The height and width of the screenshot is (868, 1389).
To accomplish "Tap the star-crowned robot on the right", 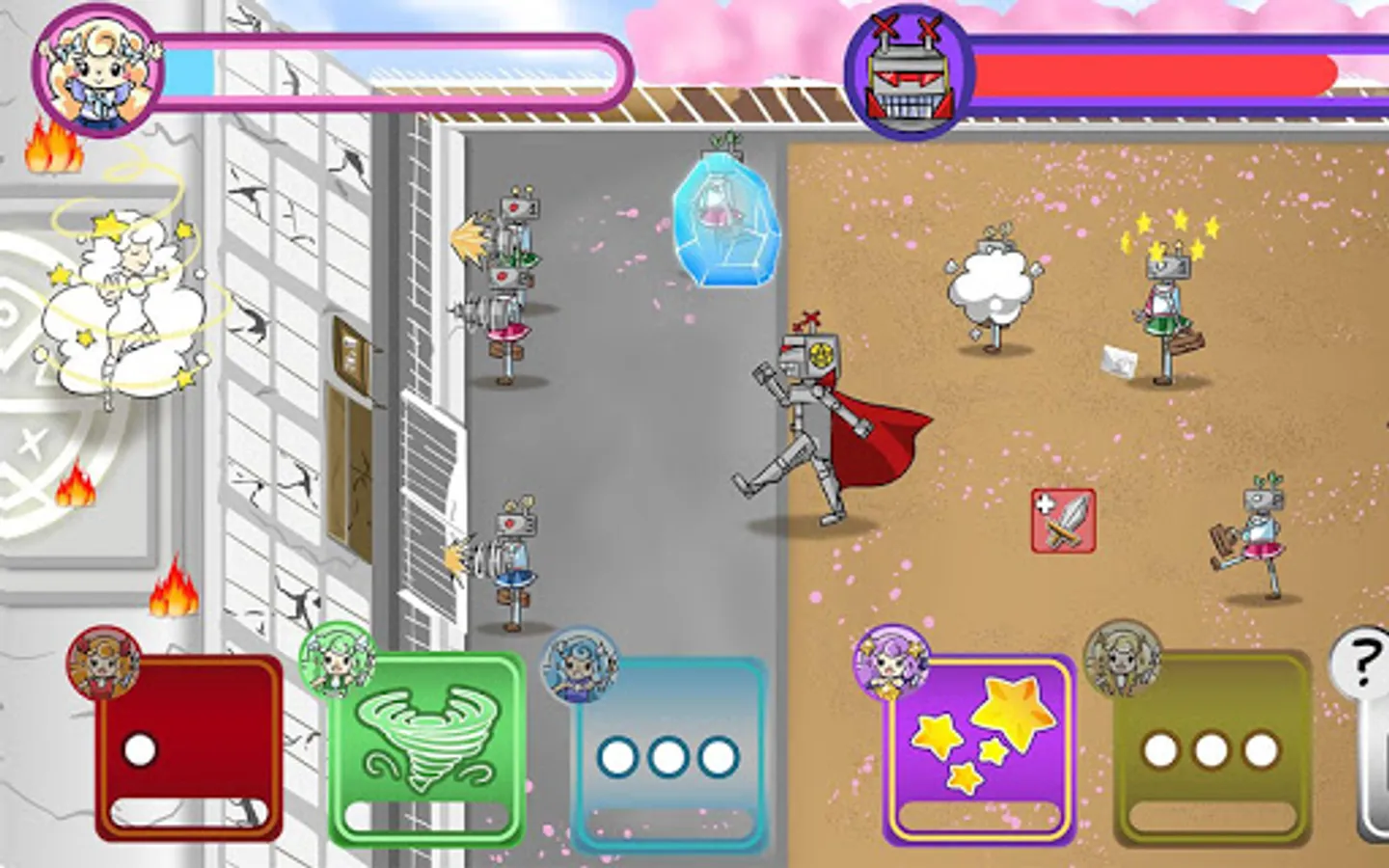I will (x=1167, y=299).
